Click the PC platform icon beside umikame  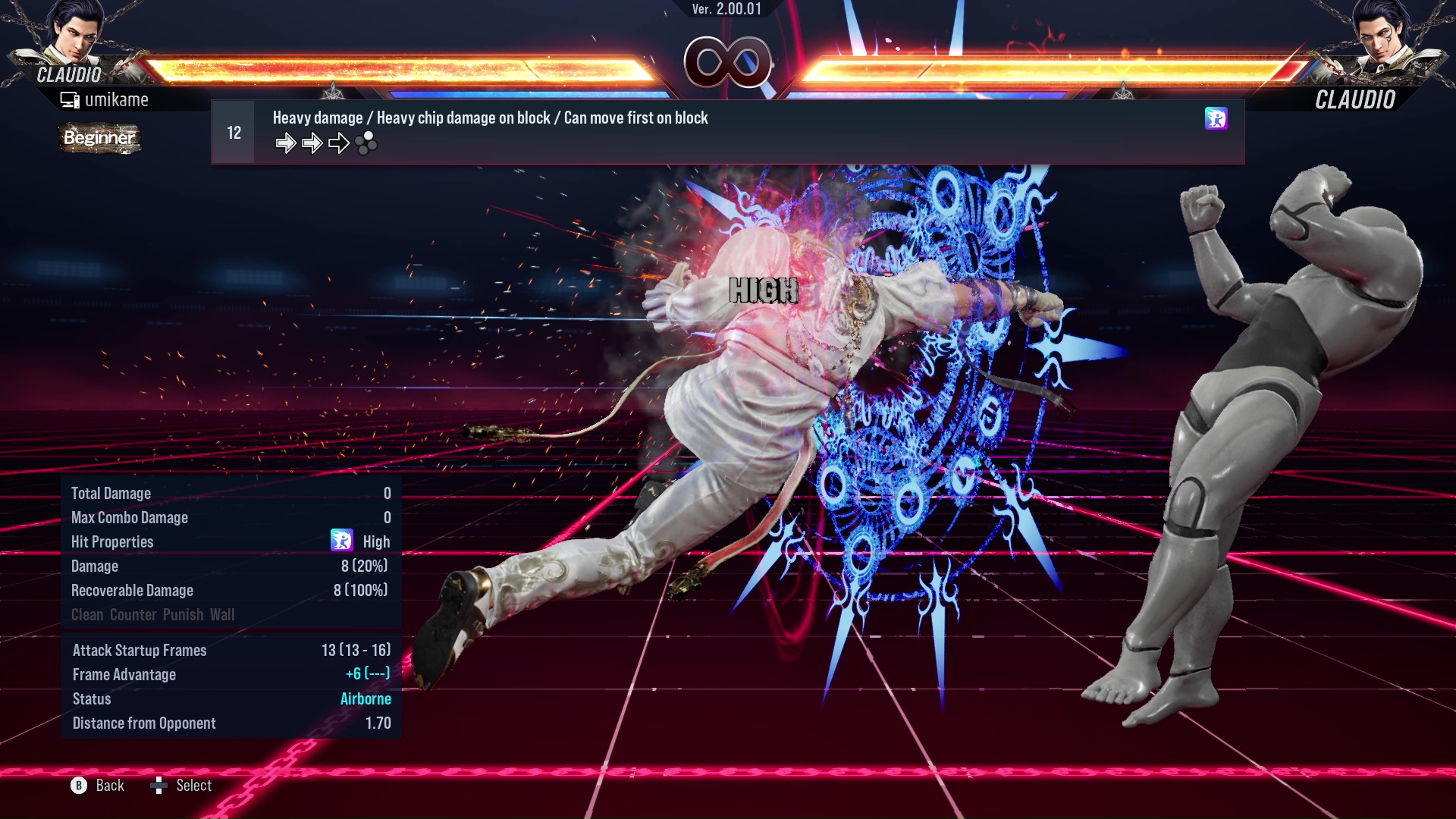pyautogui.click(x=69, y=99)
